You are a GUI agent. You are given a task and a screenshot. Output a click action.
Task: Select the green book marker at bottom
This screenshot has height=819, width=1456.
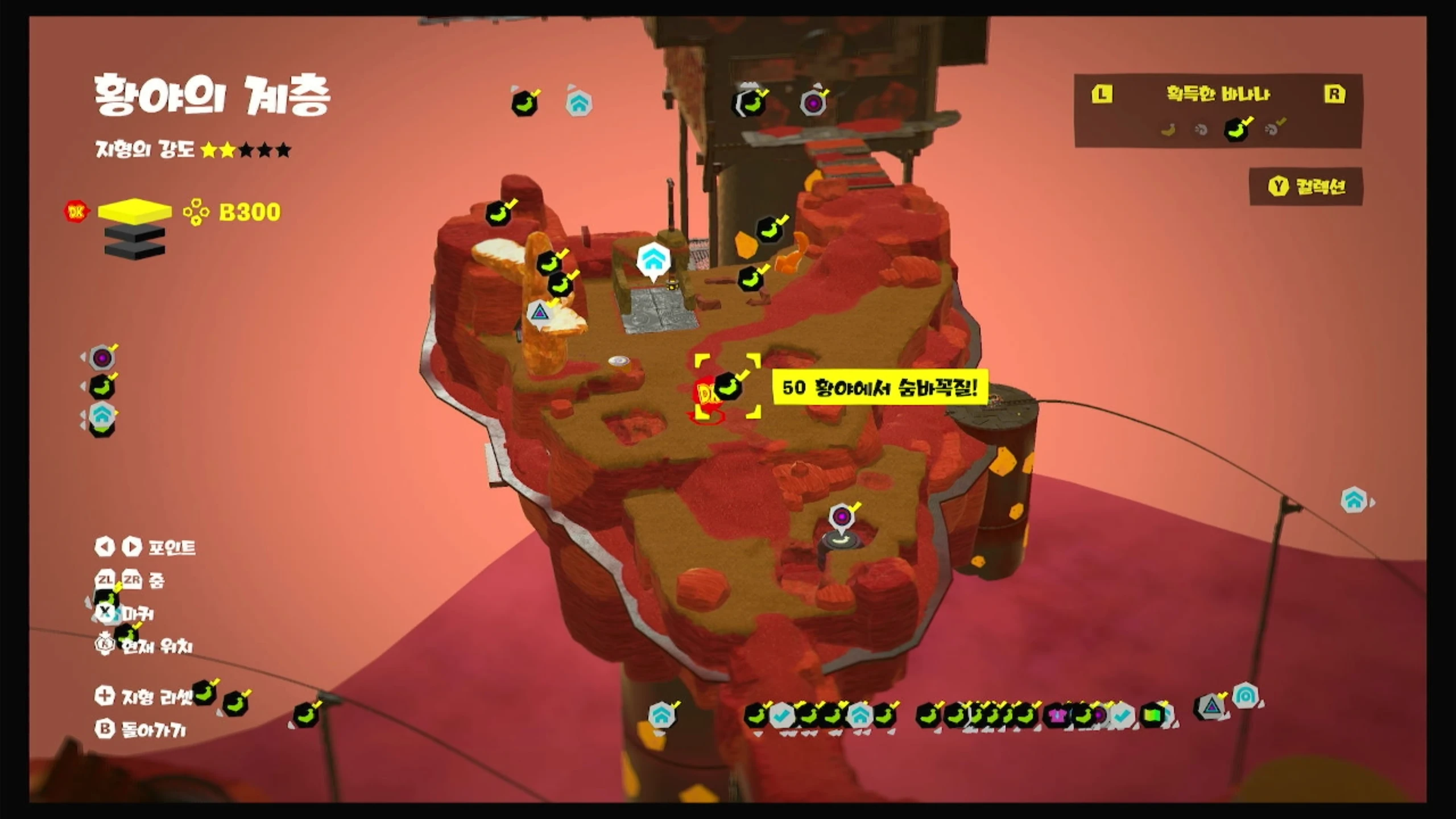[x=1152, y=715]
